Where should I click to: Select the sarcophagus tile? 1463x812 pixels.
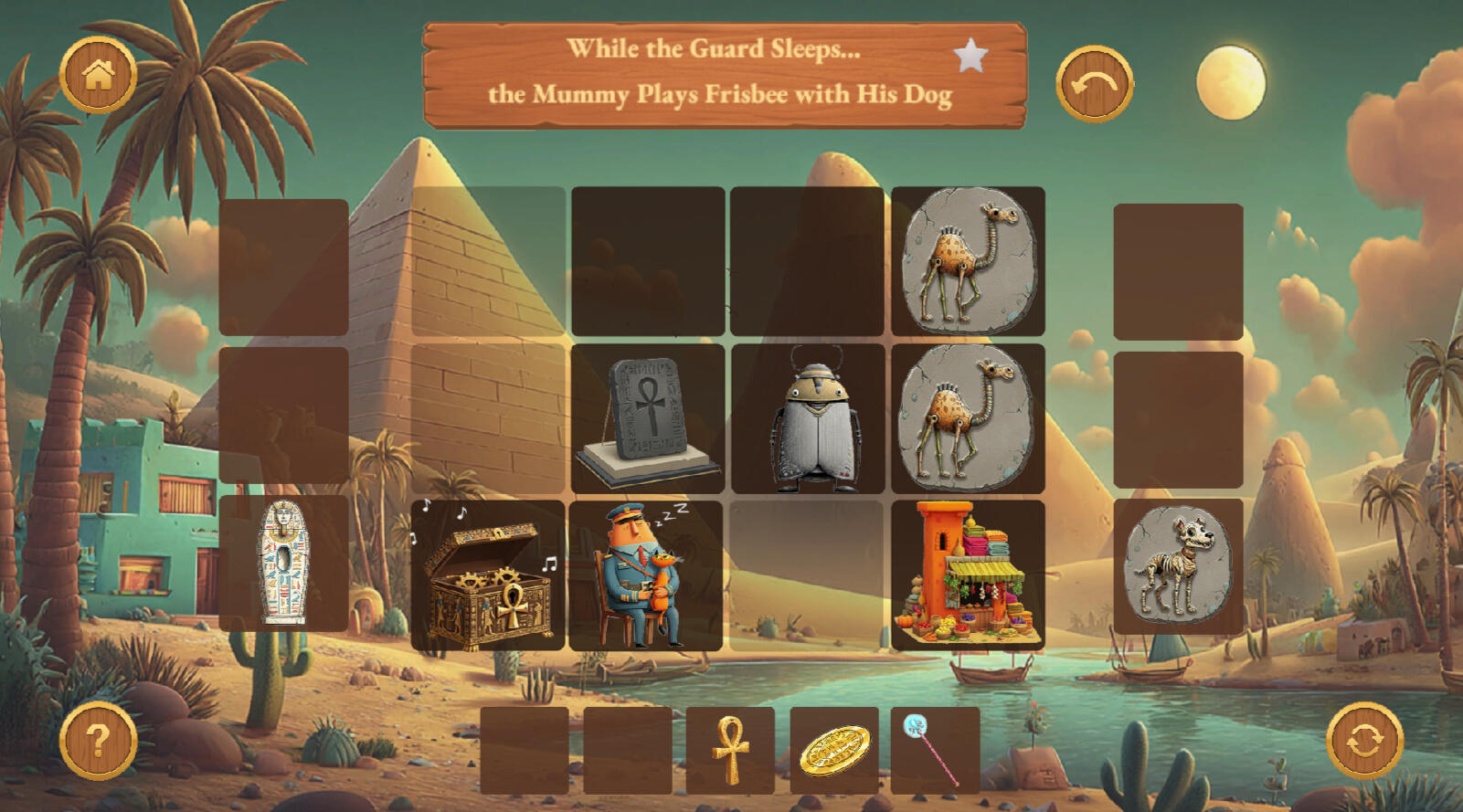click(284, 564)
